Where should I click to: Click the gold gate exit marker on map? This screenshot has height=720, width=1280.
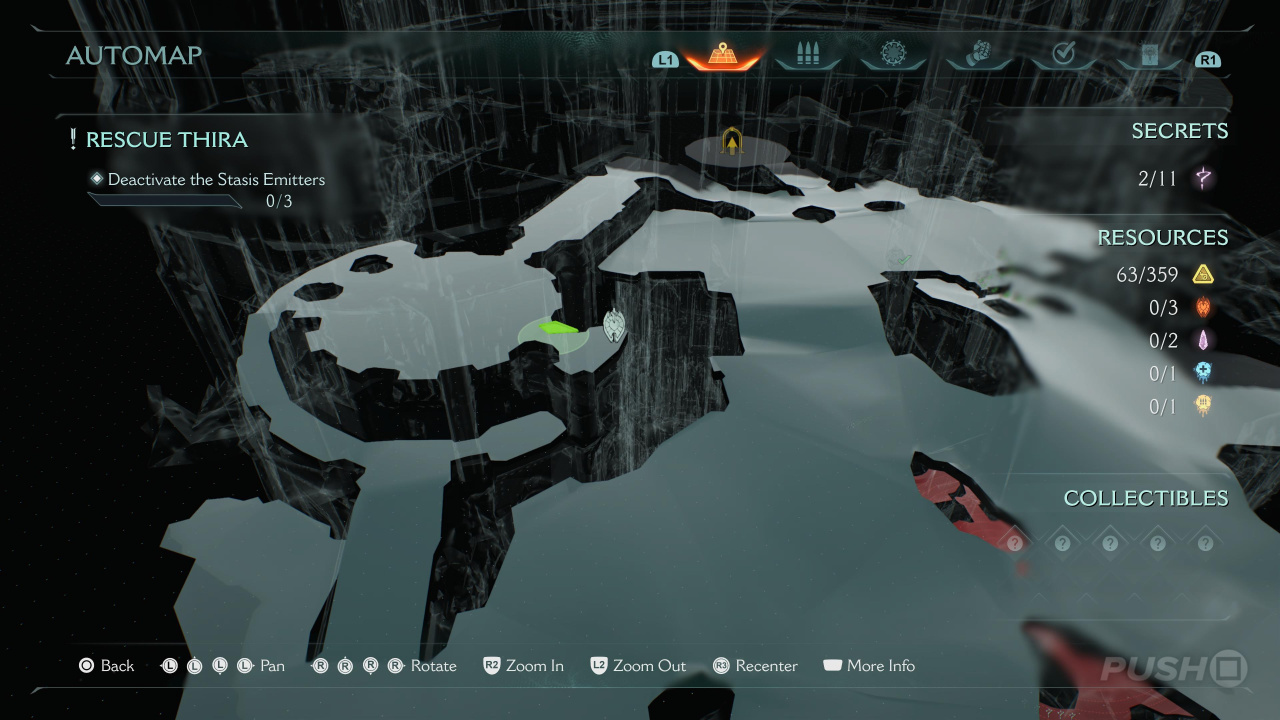pos(733,142)
